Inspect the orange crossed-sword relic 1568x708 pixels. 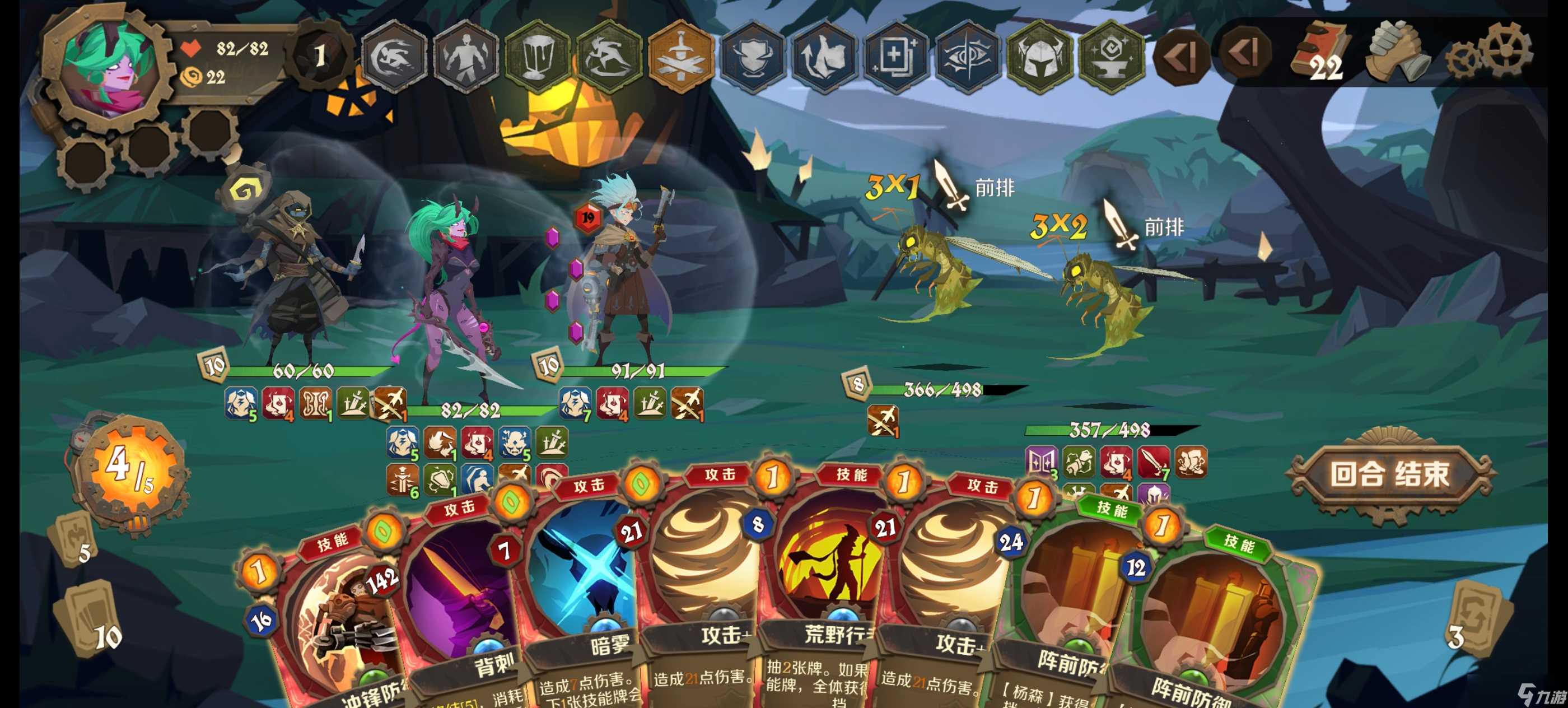681,56
